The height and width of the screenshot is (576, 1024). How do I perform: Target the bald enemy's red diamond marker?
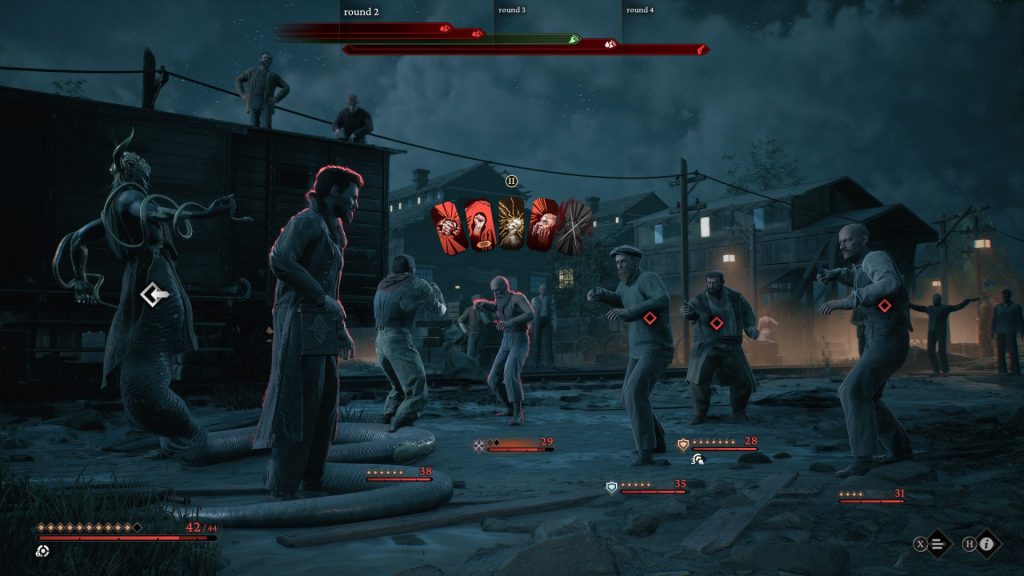pyautogui.click(x=884, y=305)
